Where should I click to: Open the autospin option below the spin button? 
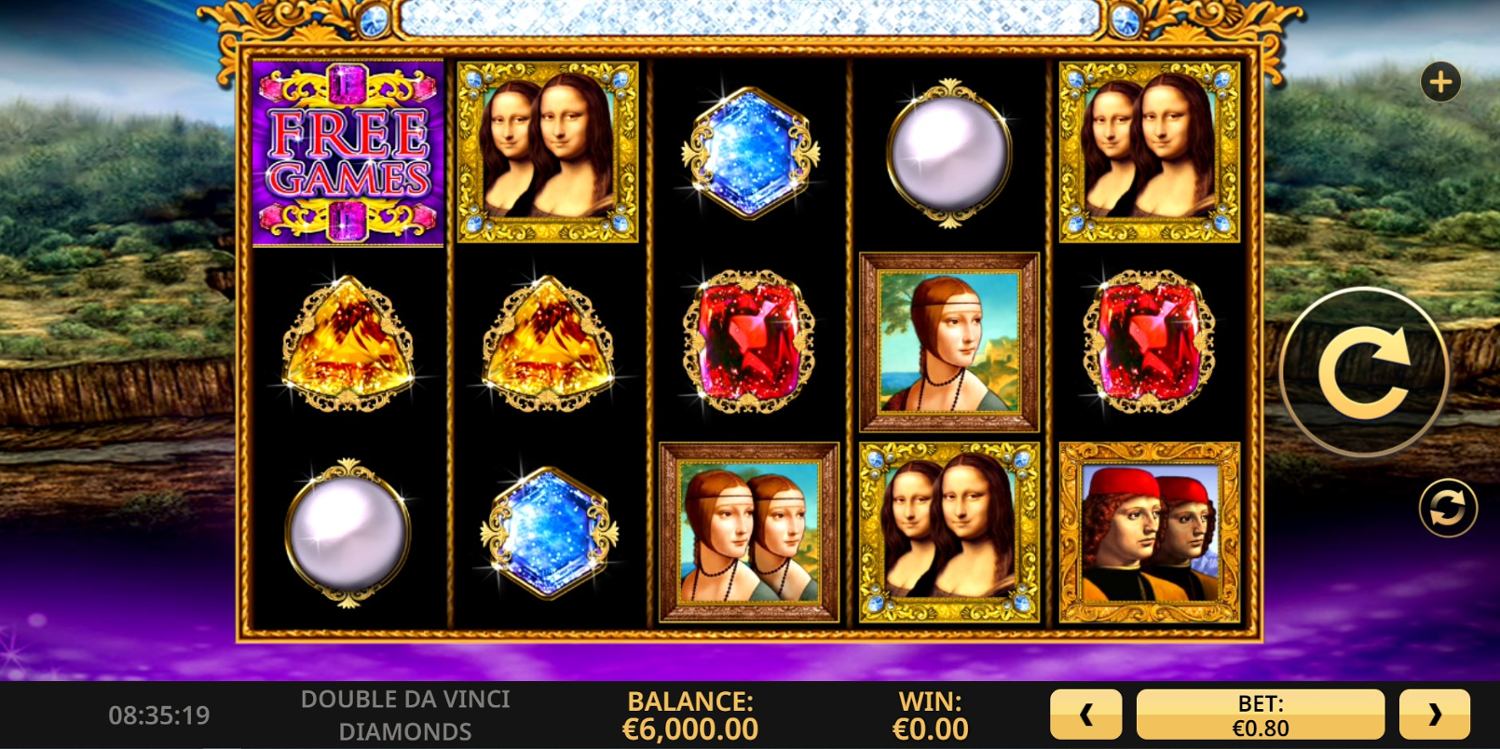coord(1447,508)
